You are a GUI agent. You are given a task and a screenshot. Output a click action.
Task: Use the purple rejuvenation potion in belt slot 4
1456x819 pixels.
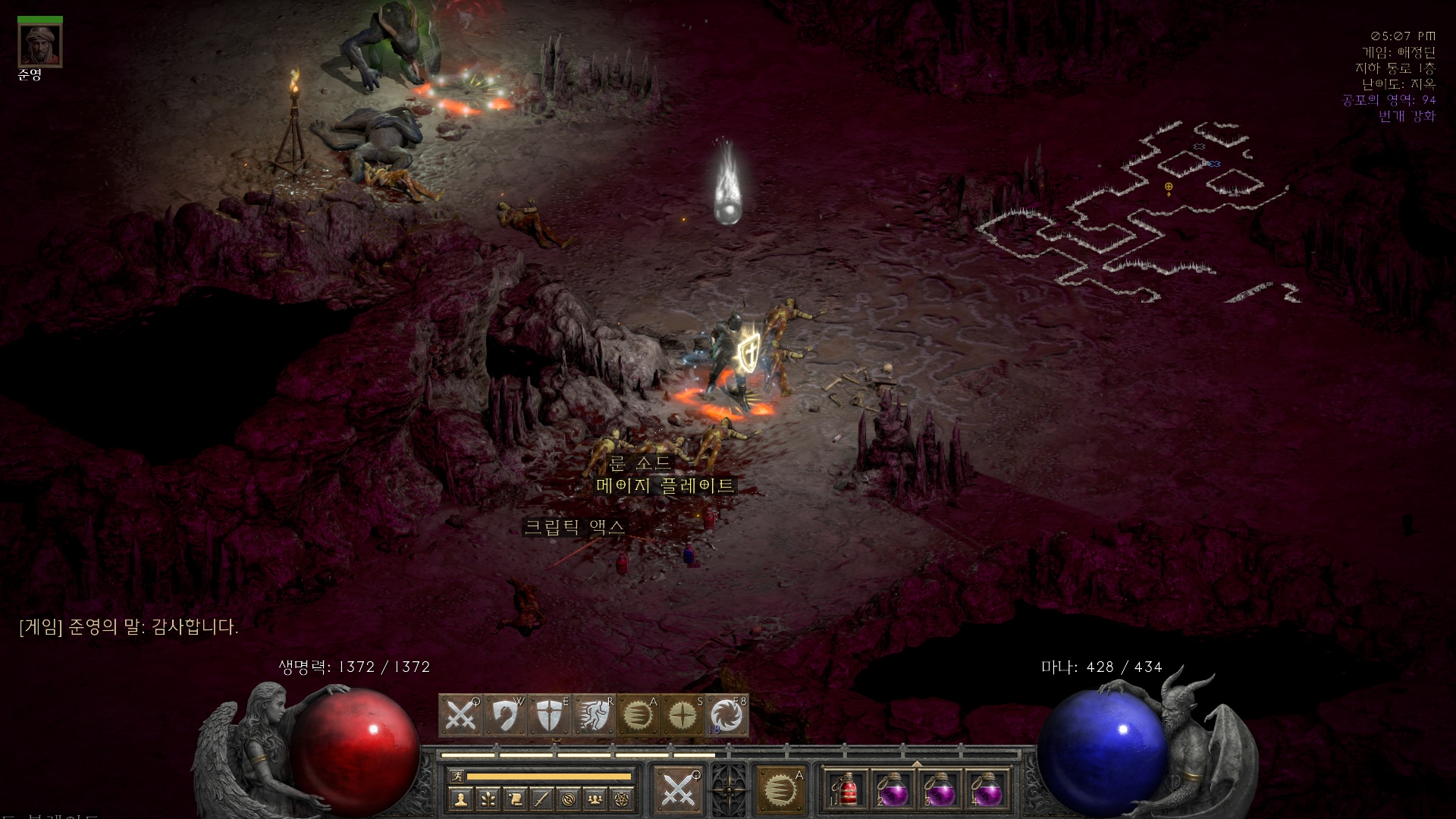[987, 790]
